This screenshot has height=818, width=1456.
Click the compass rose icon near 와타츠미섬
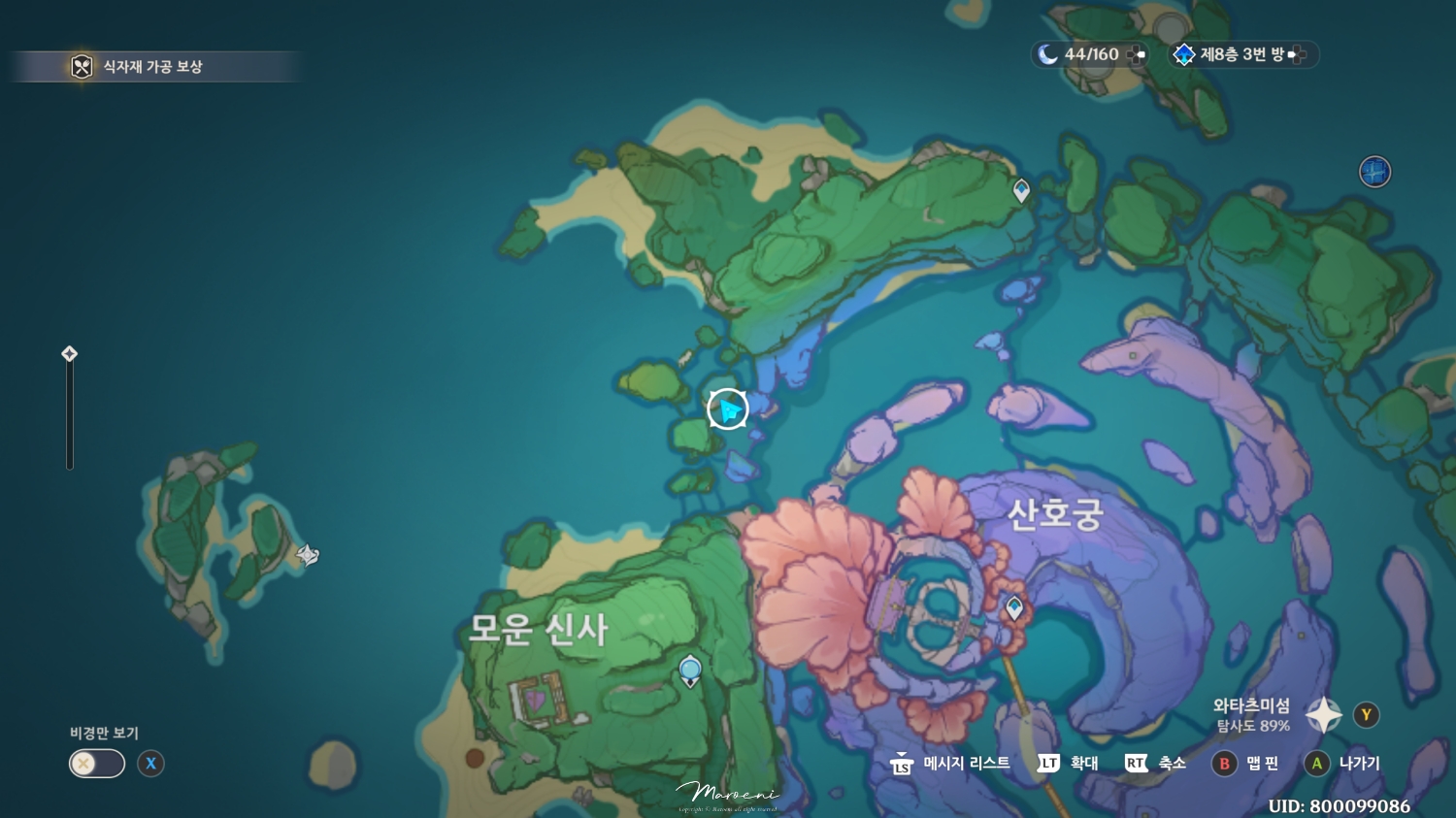pyautogui.click(x=1323, y=713)
